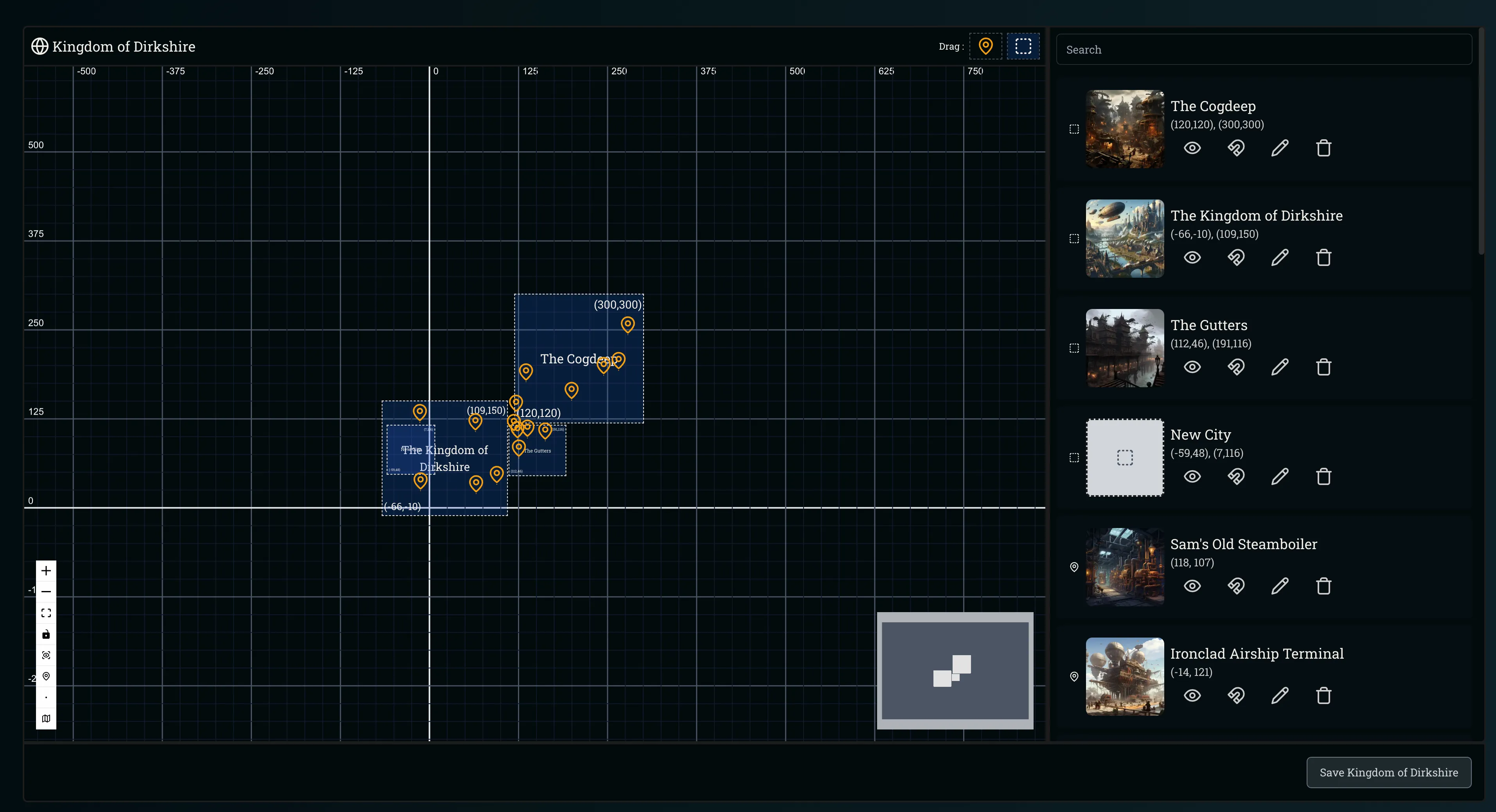Click the focus-view eye icon in the left toolbar
The width and height of the screenshot is (1496, 812).
(46, 655)
